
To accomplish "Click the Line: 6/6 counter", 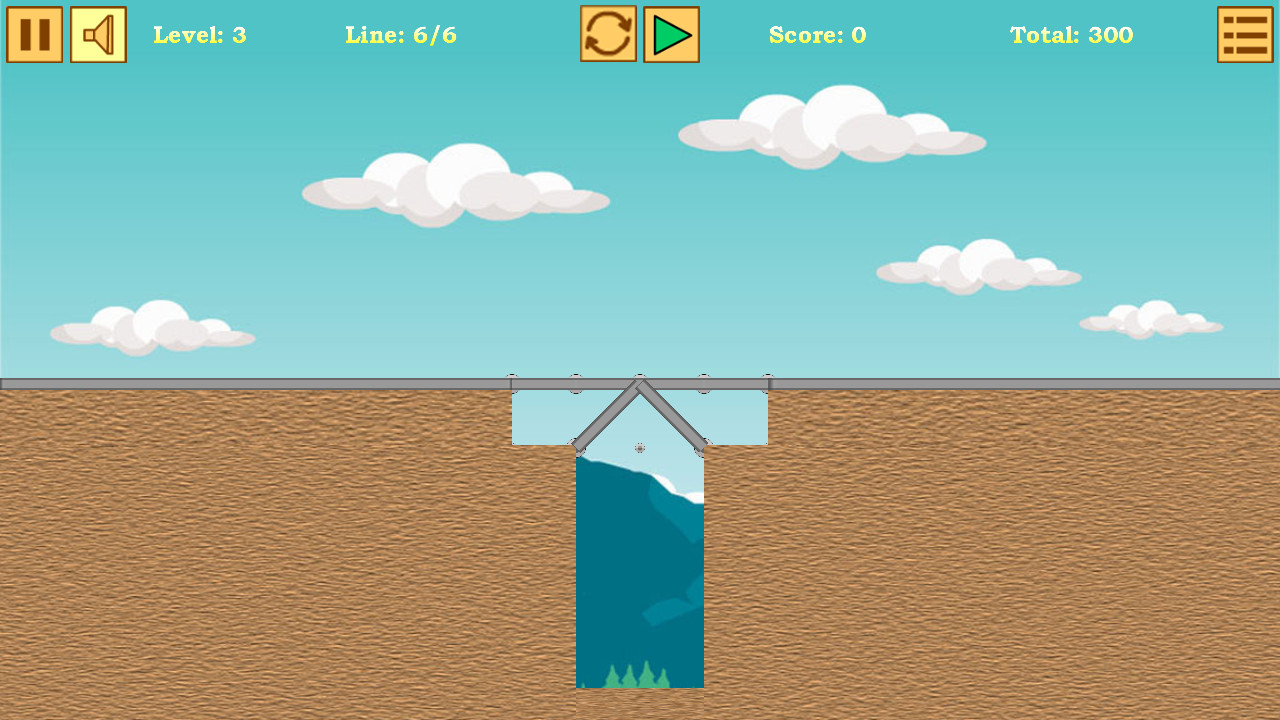I will click(x=401, y=36).
